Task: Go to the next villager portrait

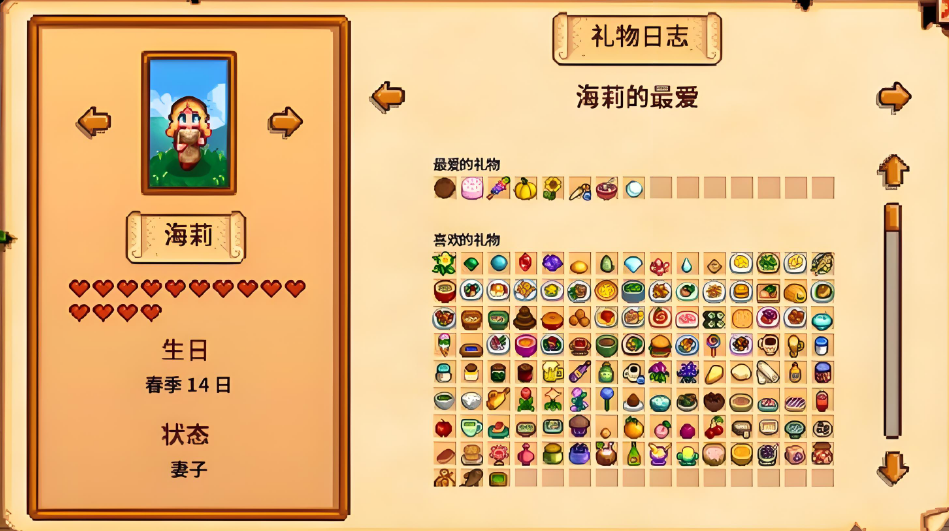Action: pos(285,122)
